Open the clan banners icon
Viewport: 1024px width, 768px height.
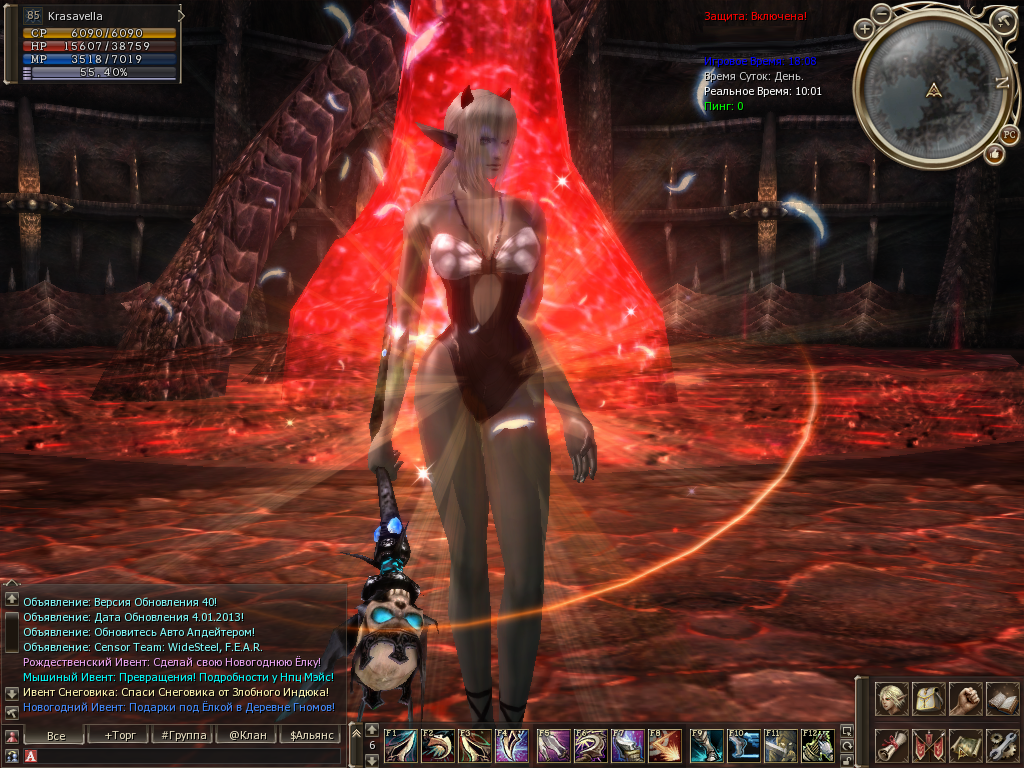point(928,745)
